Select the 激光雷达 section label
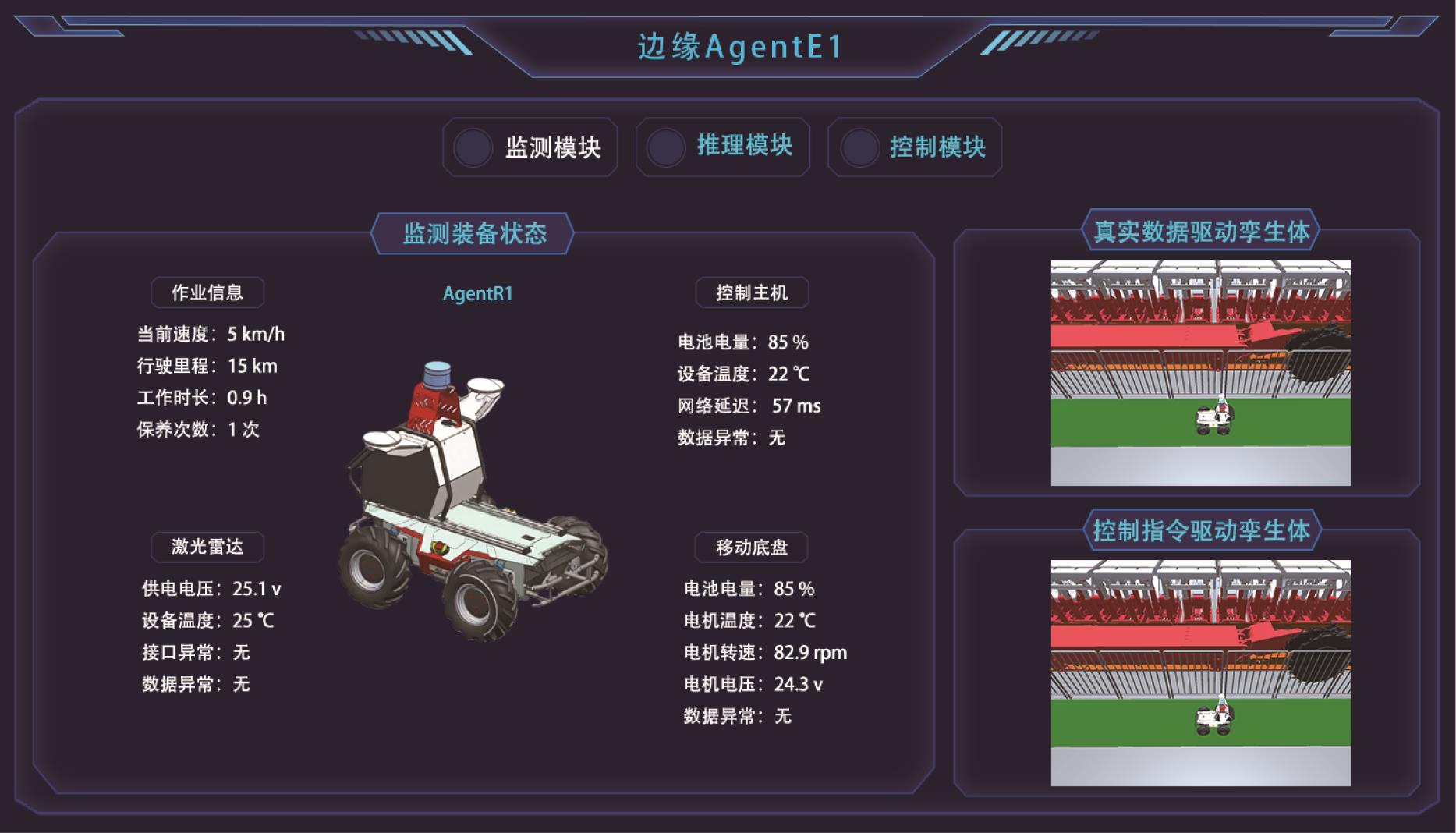 click(x=207, y=547)
